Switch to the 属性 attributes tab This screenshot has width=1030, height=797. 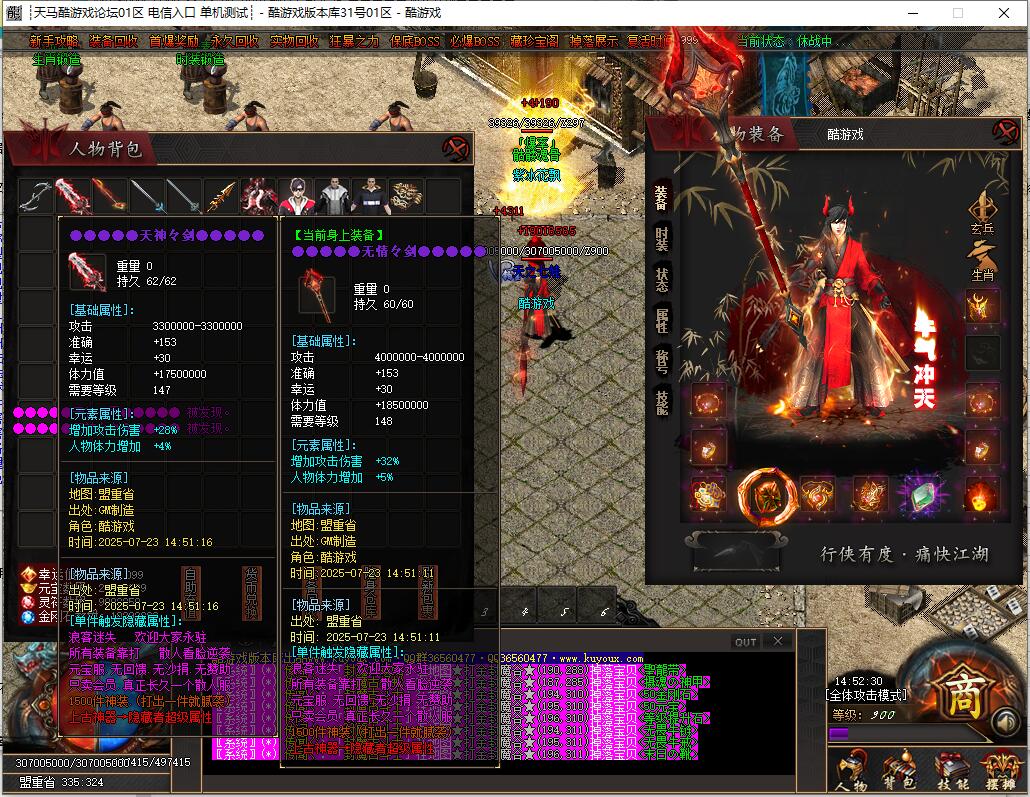[662, 320]
